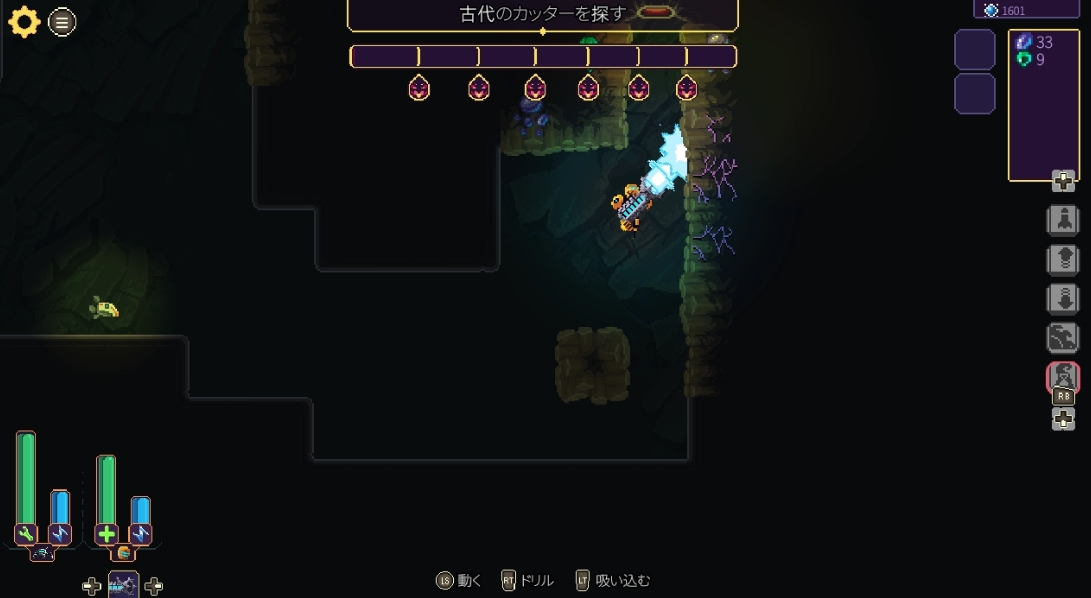Image resolution: width=1091 pixels, height=598 pixels.
Task: Select the red-highlighted keeper ability icon
Action: click(x=1062, y=377)
